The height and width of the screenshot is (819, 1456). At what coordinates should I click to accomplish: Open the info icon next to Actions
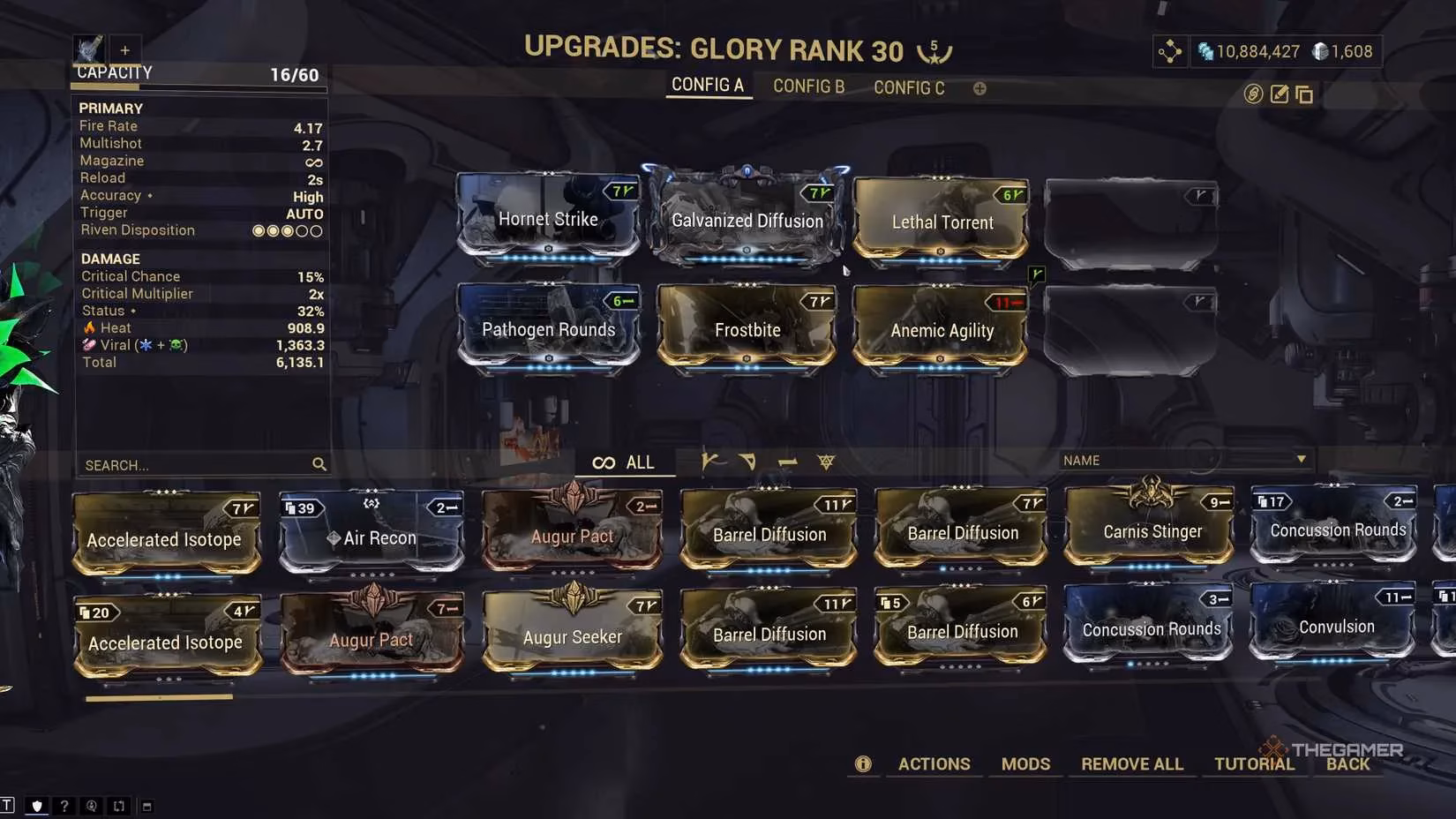click(863, 764)
